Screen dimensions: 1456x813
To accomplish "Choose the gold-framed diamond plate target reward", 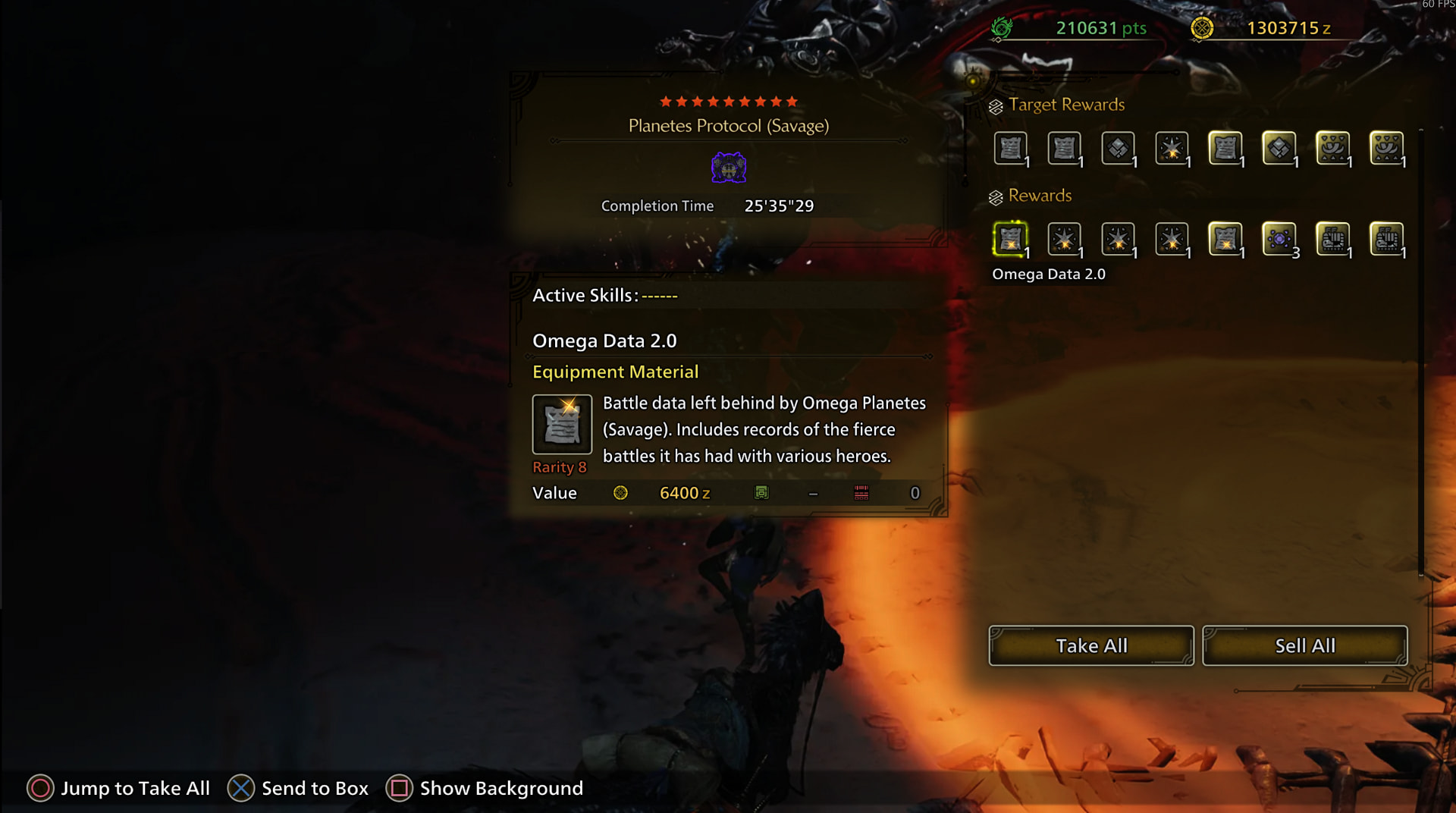I will (1279, 149).
